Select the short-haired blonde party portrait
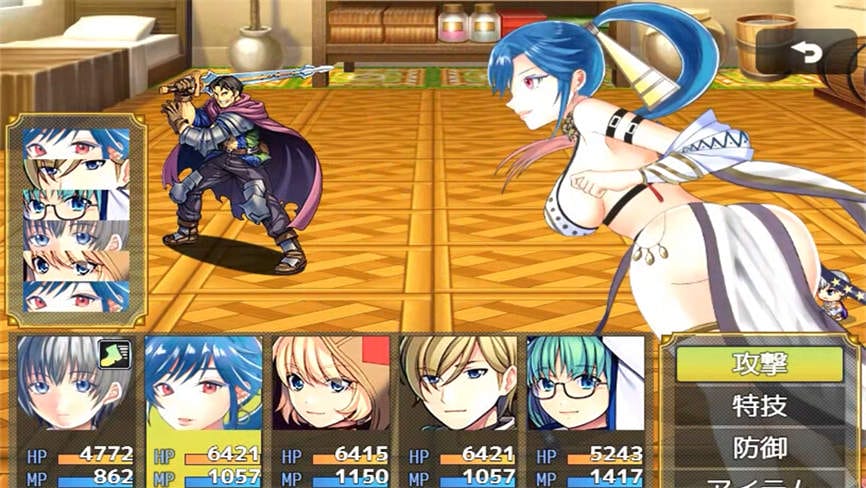 (459, 385)
